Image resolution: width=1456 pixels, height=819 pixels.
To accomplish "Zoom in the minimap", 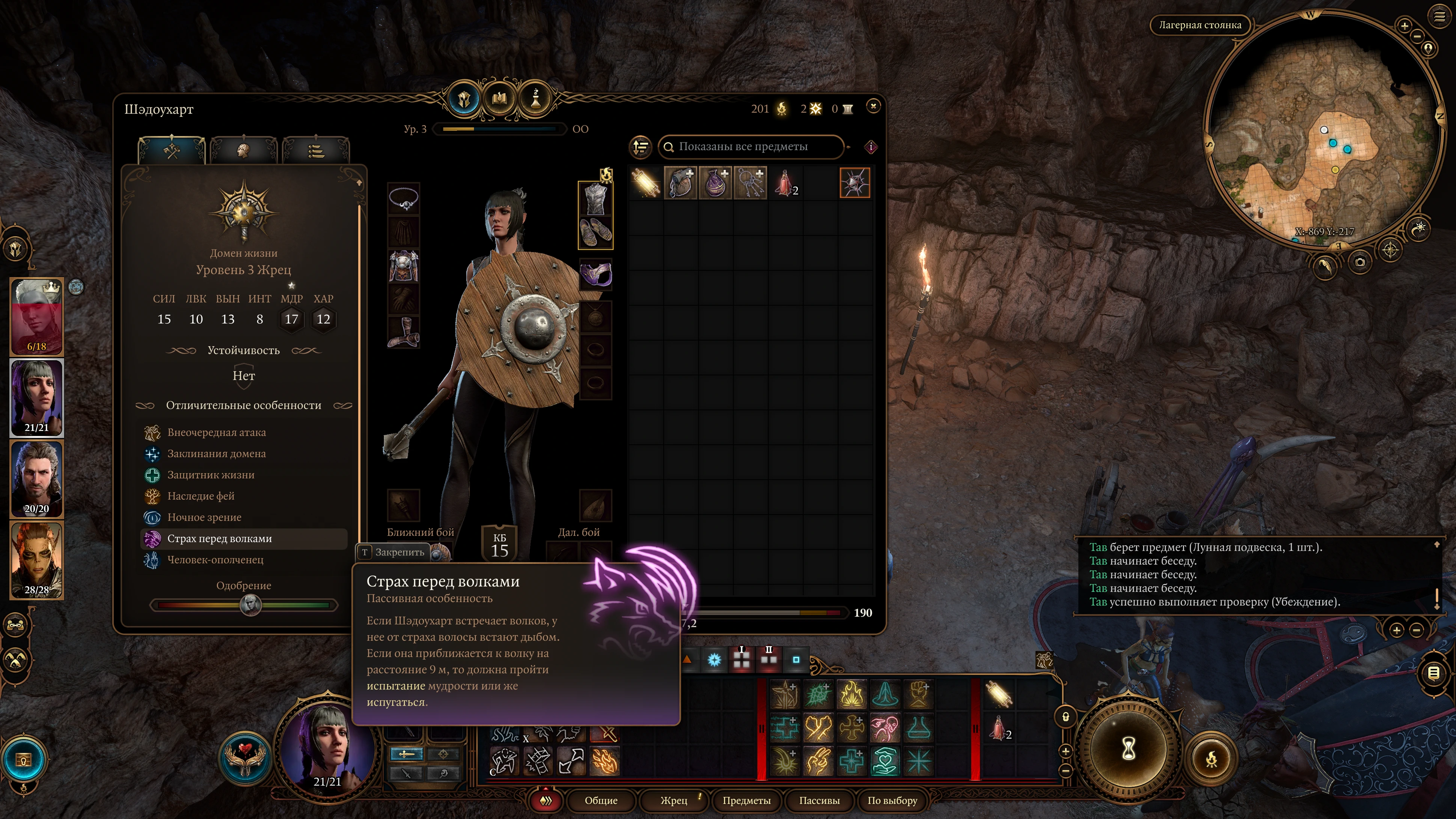I will pyautogui.click(x=1404, y=26).
